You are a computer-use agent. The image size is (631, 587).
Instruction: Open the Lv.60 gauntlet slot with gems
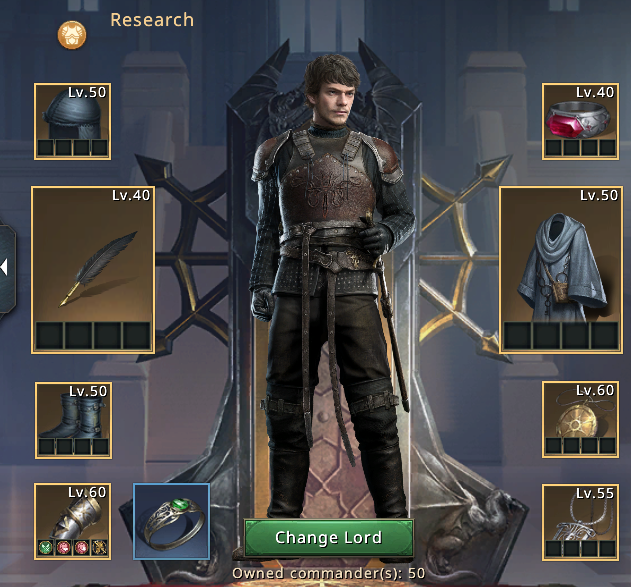coord(72,521)
